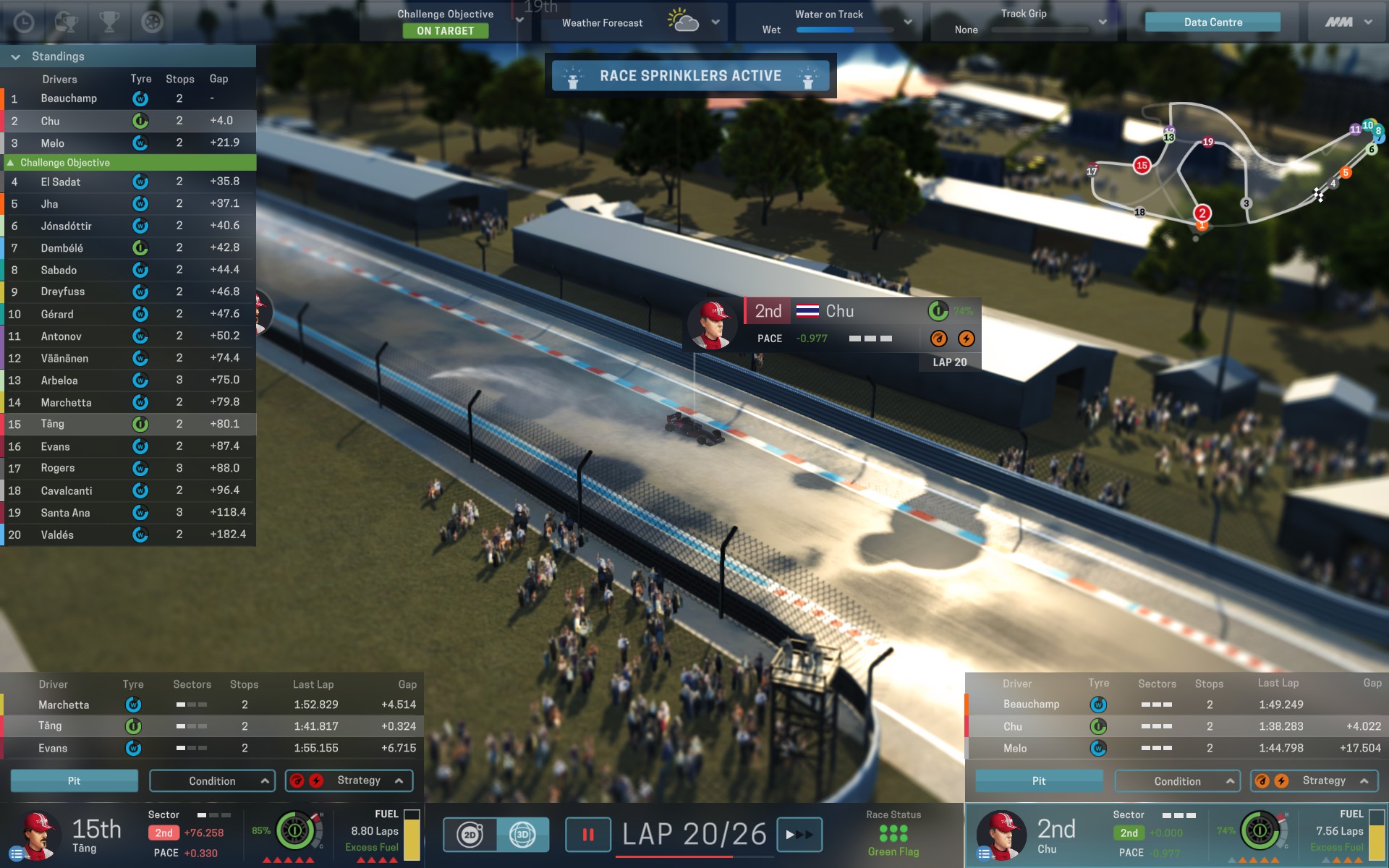
Task: Open Chu's Condition panel
Action: point(1177,781)
